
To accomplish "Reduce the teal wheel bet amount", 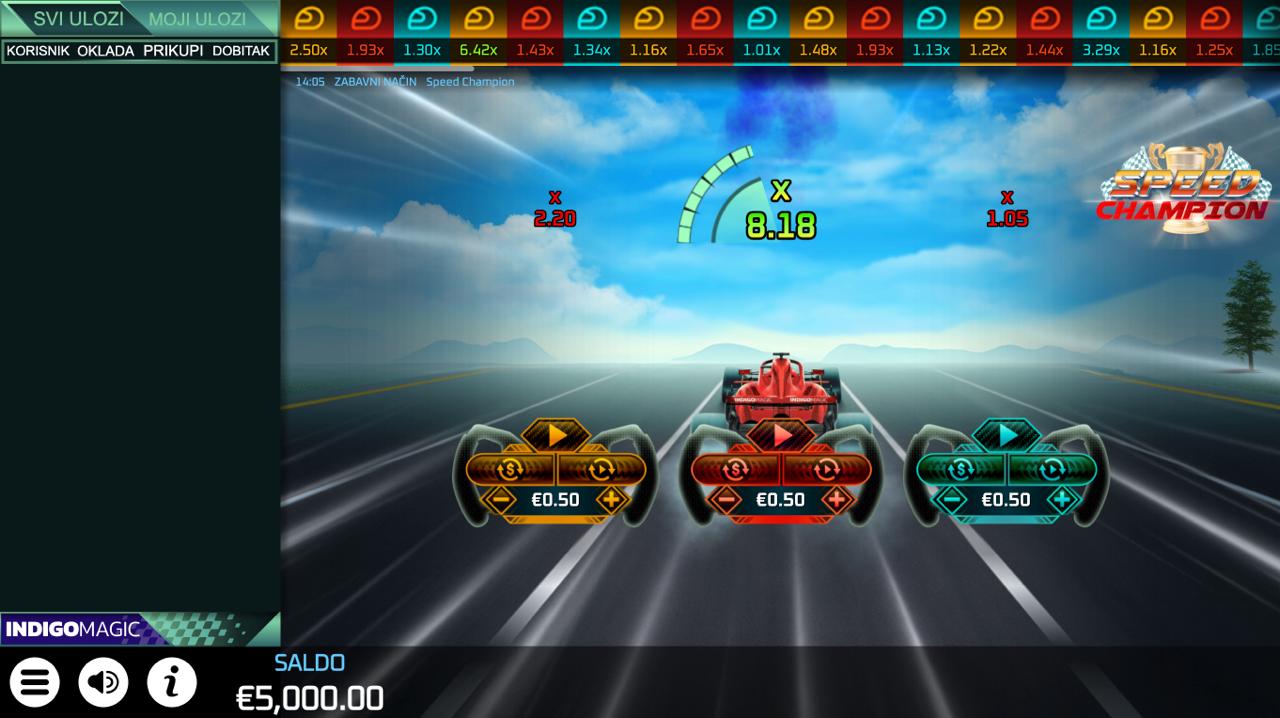I will (953, 499).
